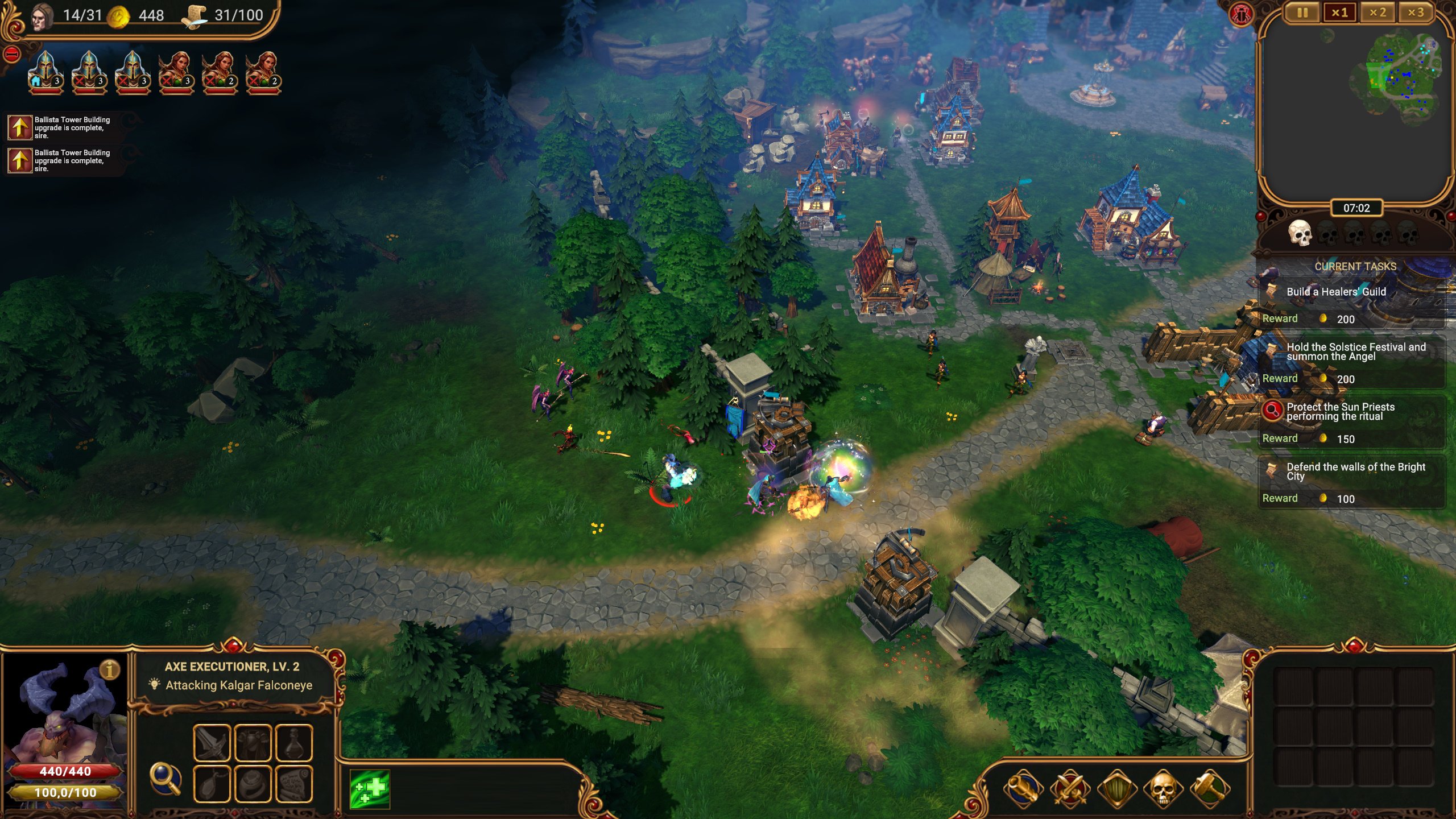Click the magnifying glass icon
Image resolution: width=1456 pixels, height=819 pixels.
coord(165,778)
